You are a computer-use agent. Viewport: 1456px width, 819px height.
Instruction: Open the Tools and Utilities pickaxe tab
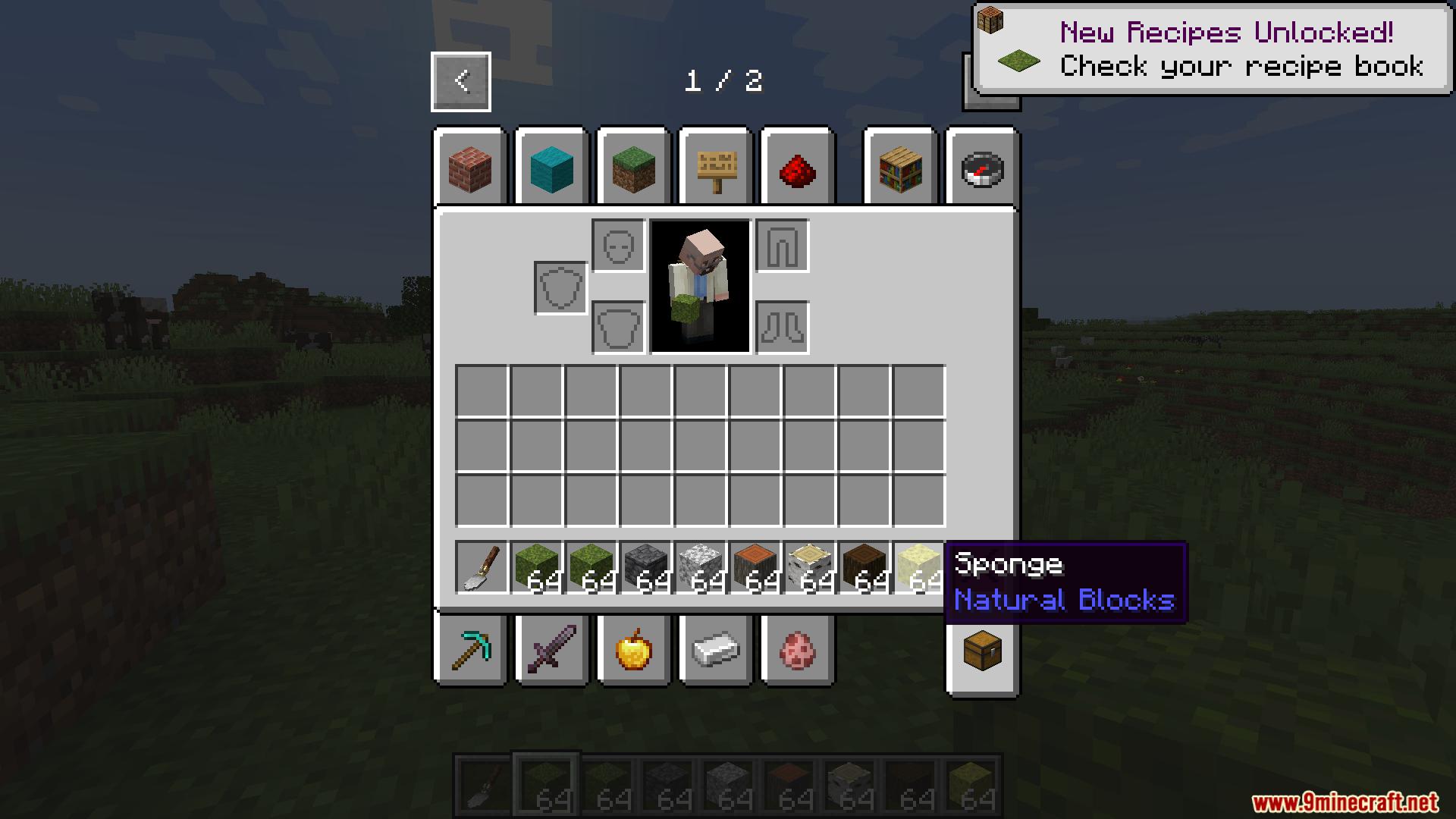pos(470,649)
